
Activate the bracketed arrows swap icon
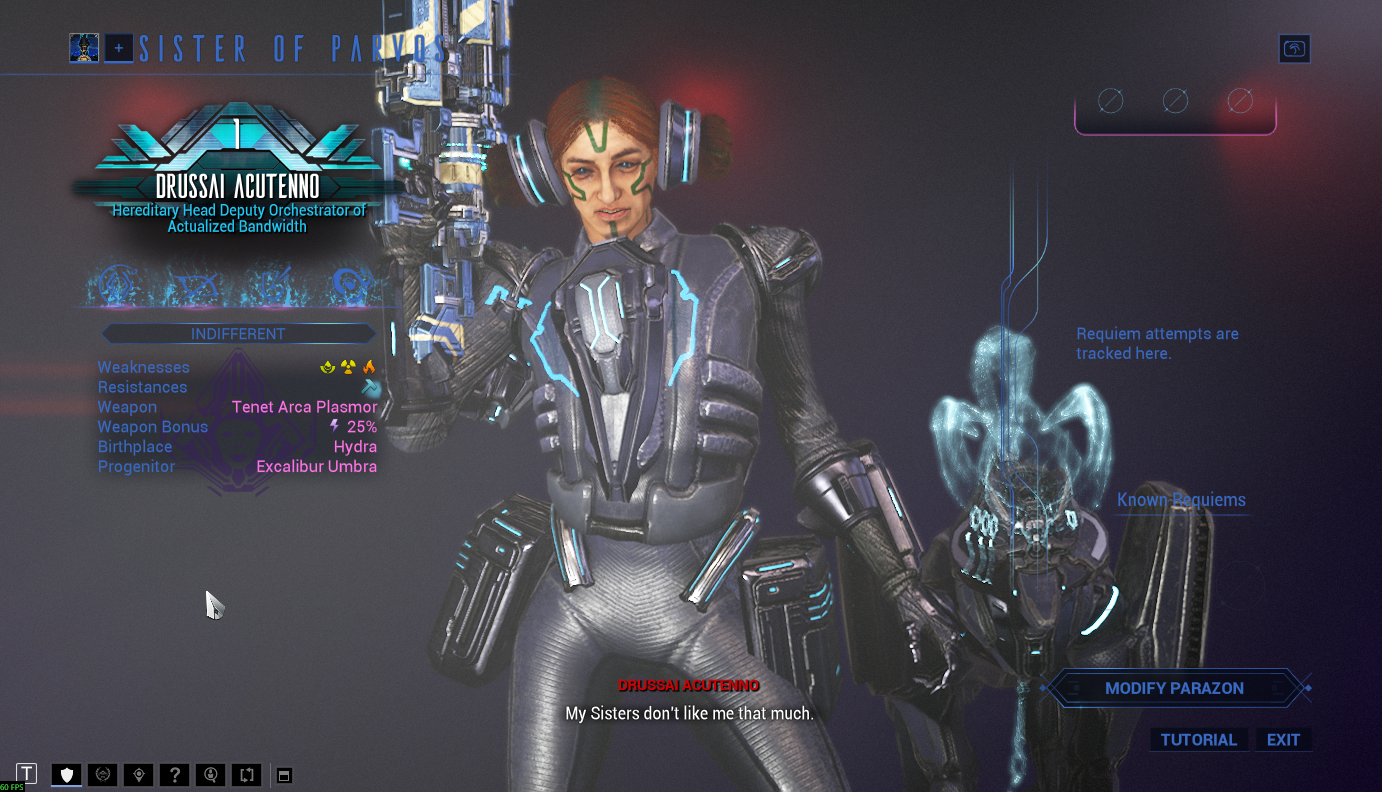[x=246, y=774]
